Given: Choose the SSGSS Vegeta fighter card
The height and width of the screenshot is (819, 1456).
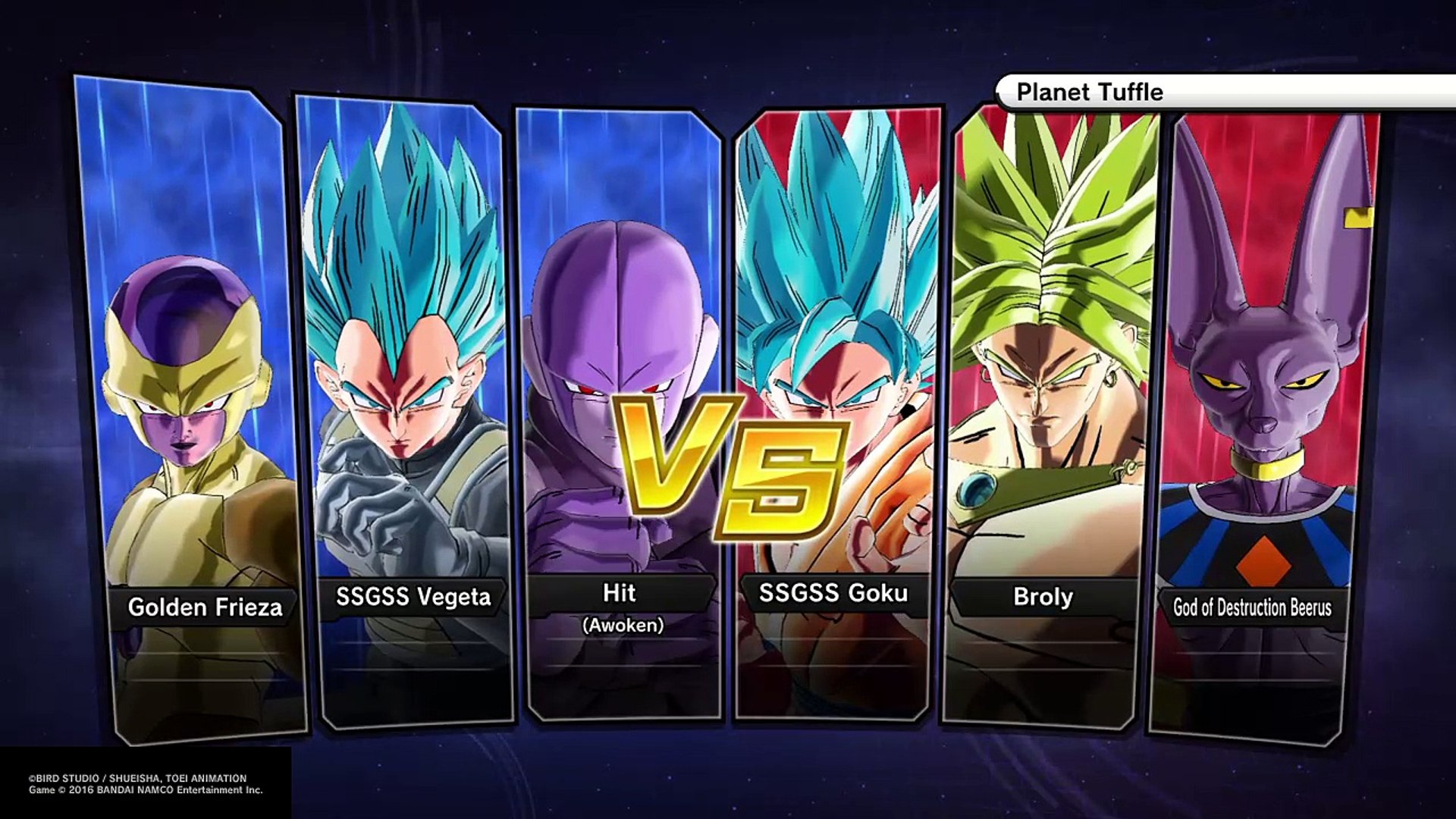Looking at the screenshot, I should 409,409.
